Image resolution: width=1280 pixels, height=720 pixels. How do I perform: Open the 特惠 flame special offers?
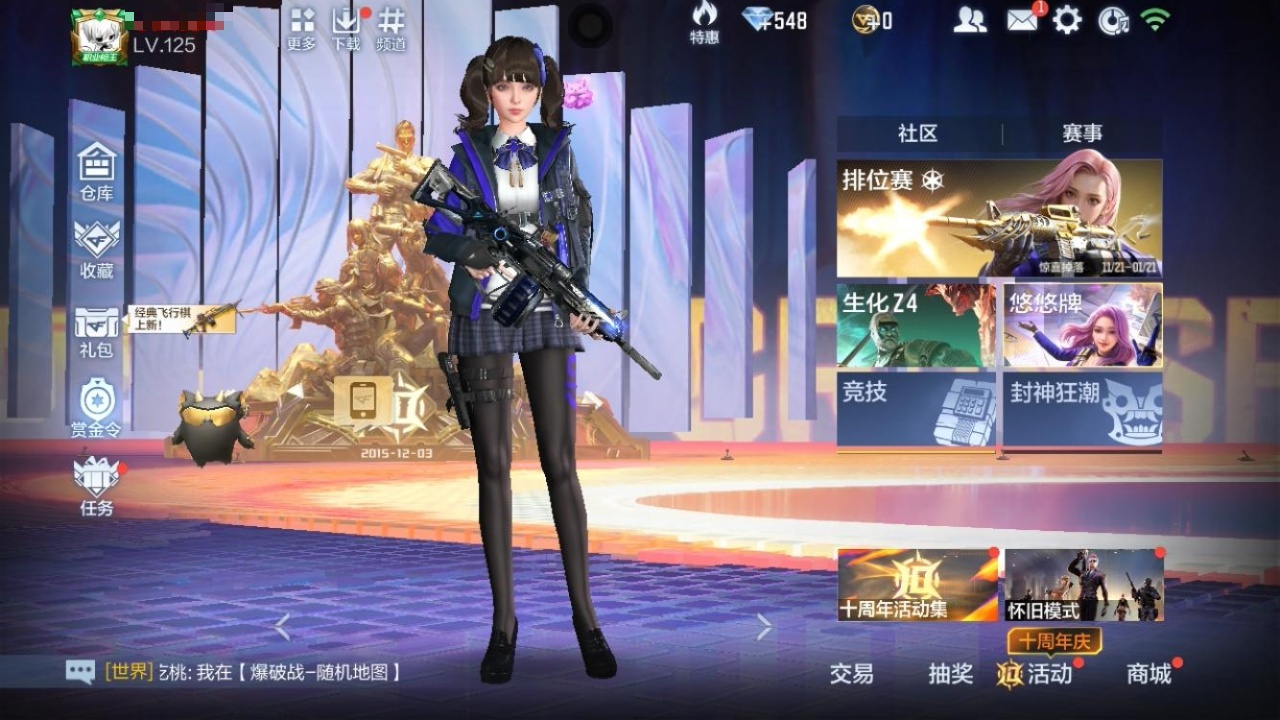point(704,22)
